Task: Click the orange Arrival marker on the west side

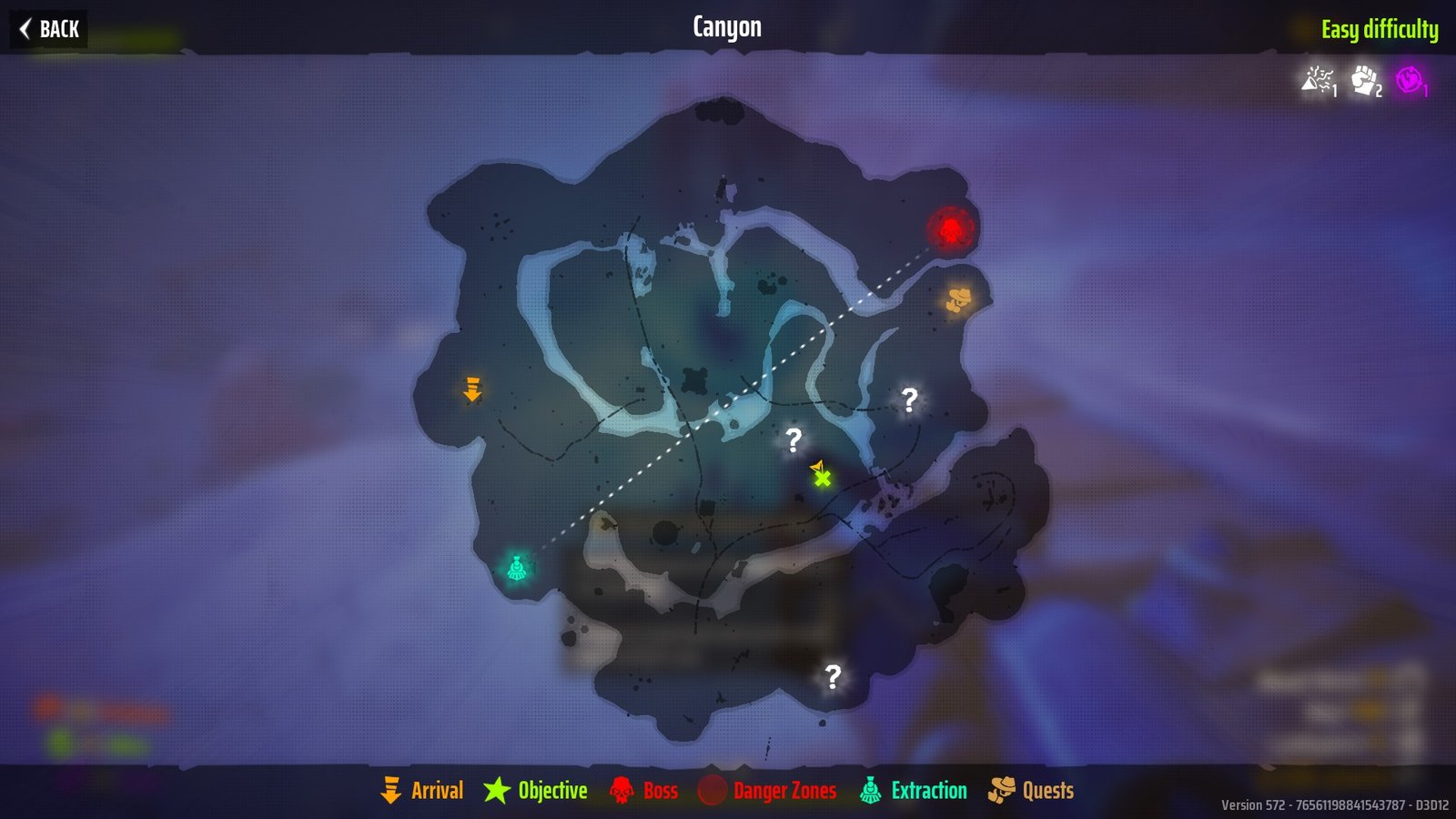Action: coord(472,390)
